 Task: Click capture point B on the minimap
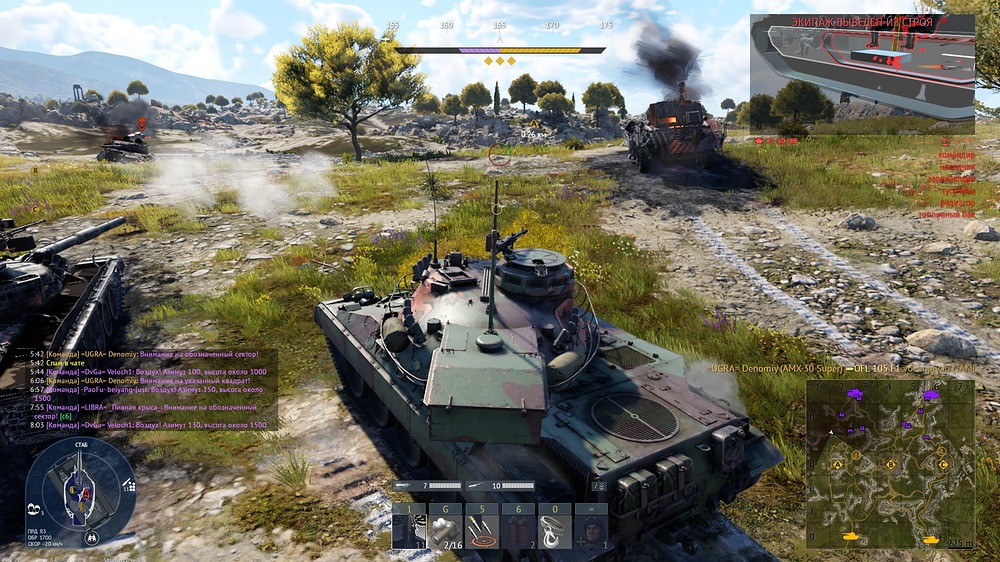click(890, 463)
